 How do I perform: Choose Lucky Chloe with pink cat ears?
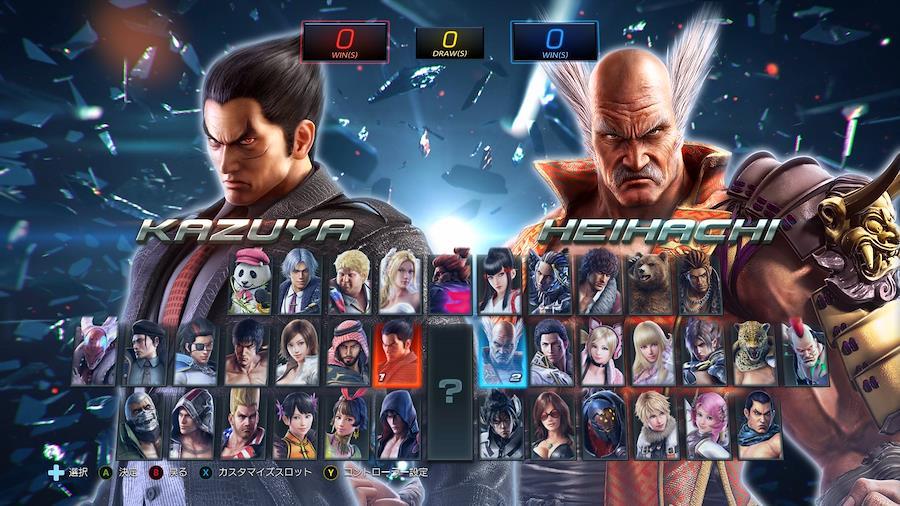pyautogui.click(x=604, y=352)
